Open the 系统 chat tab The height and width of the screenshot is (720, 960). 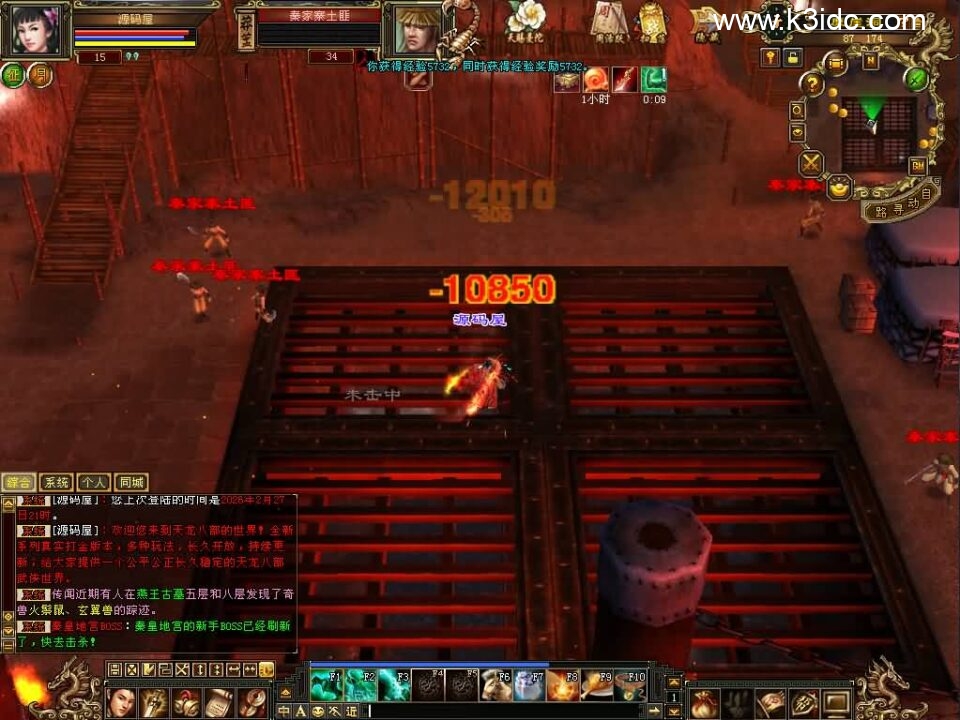(x=57, y=482)
